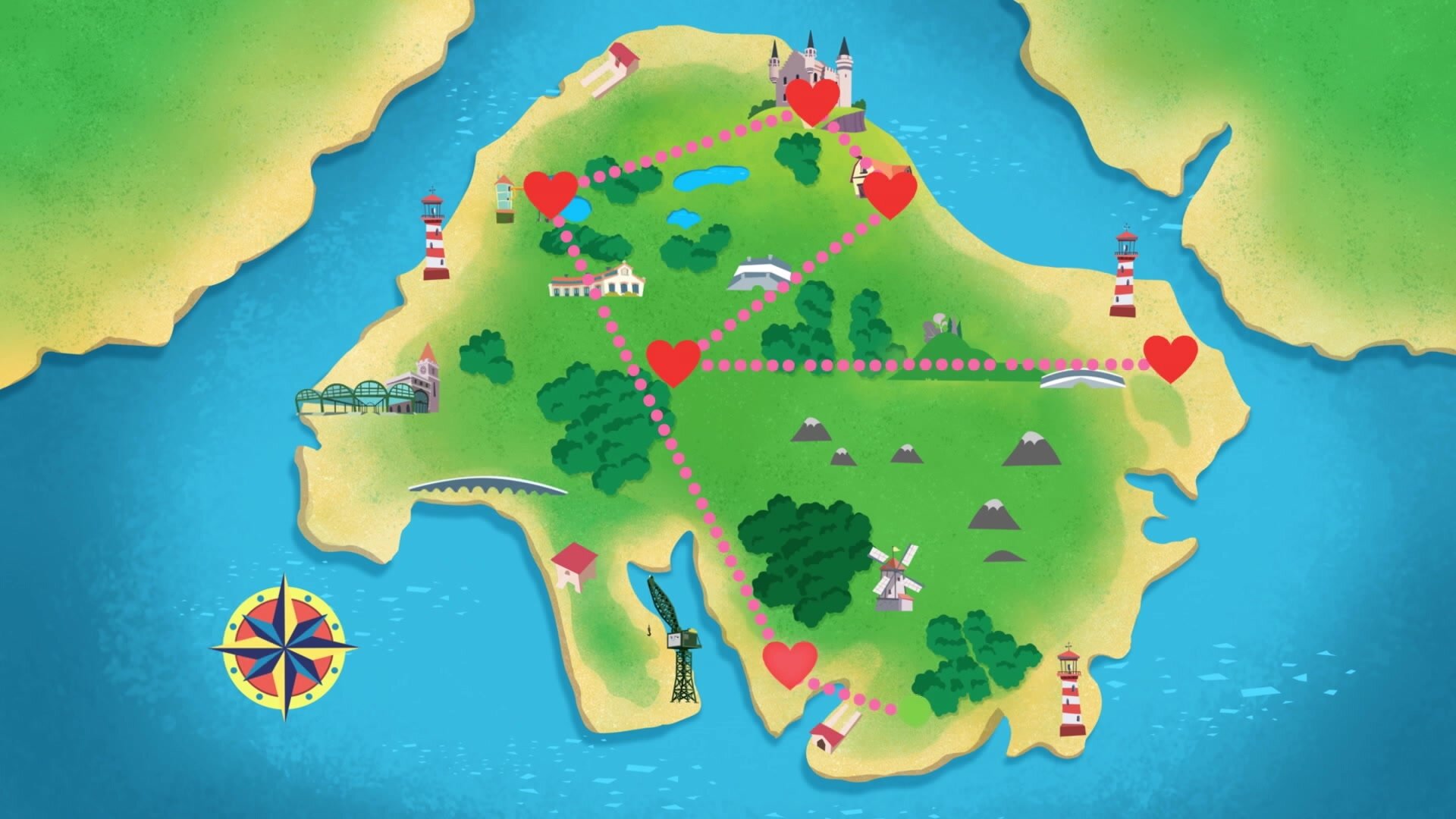Choose the heart marker near the southern harbor shed
Screen dimensions: 1456x819
click(x=790, y=664)
